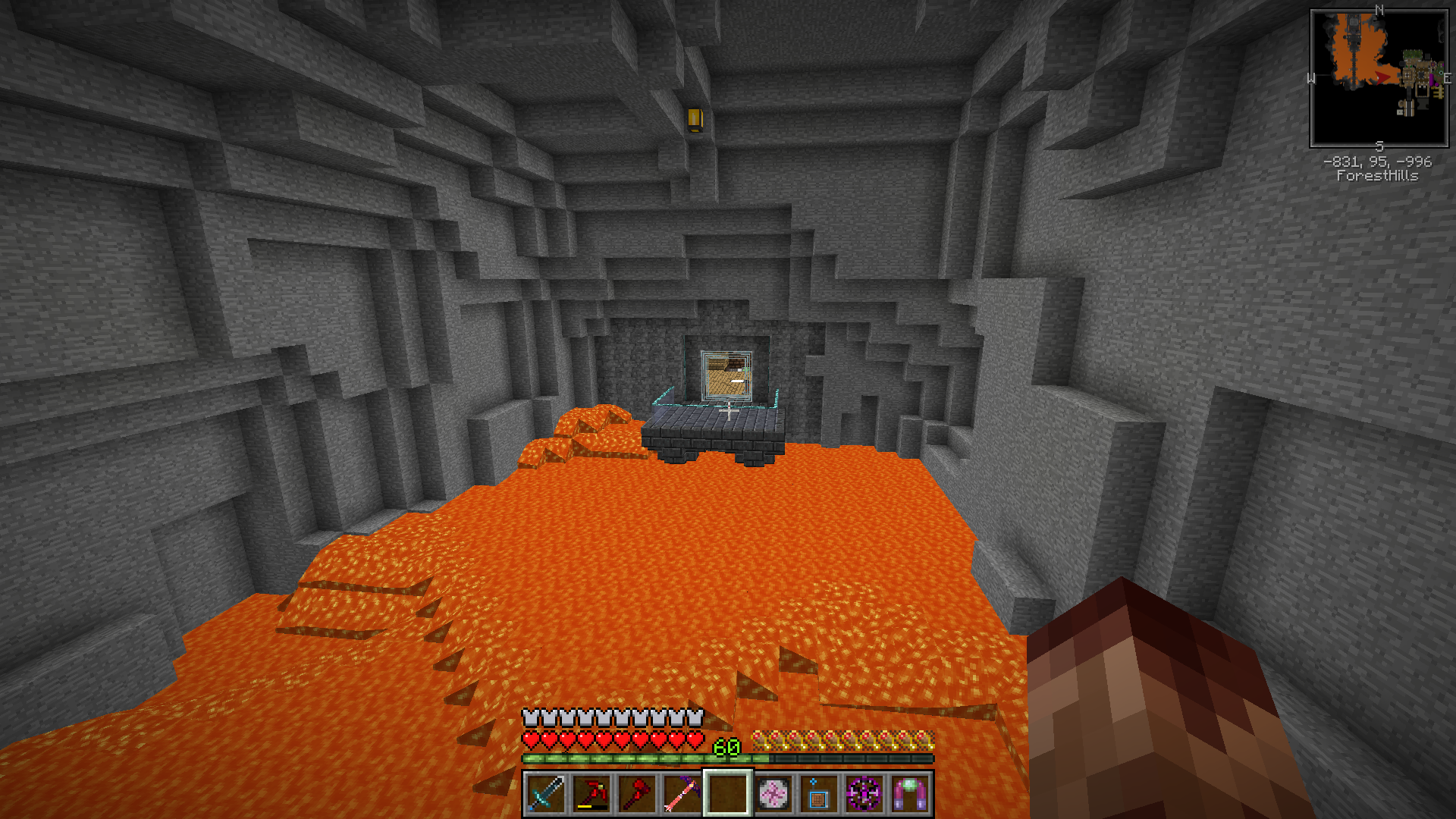
Task: Choose the red axe hotbar slot
Action: click(x=637, y=794)
